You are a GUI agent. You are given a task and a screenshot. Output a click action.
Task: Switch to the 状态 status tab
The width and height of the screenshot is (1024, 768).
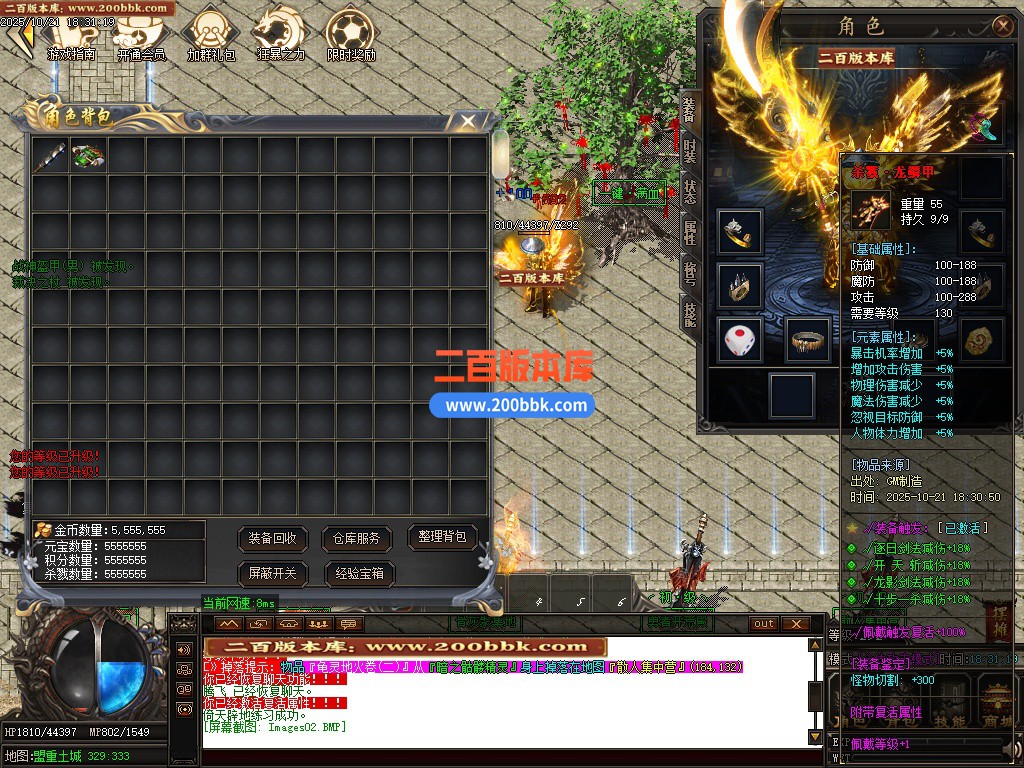click(x=689, y=192)
